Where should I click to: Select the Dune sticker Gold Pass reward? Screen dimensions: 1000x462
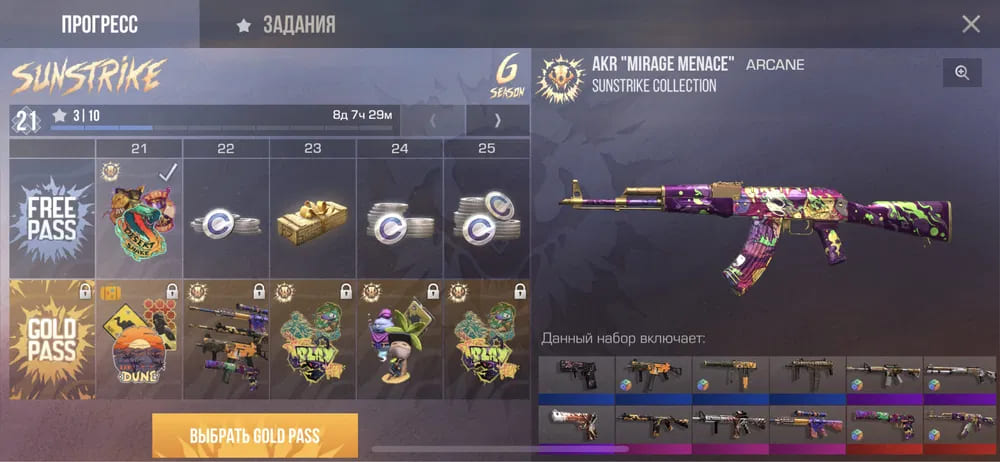[139, 340]
